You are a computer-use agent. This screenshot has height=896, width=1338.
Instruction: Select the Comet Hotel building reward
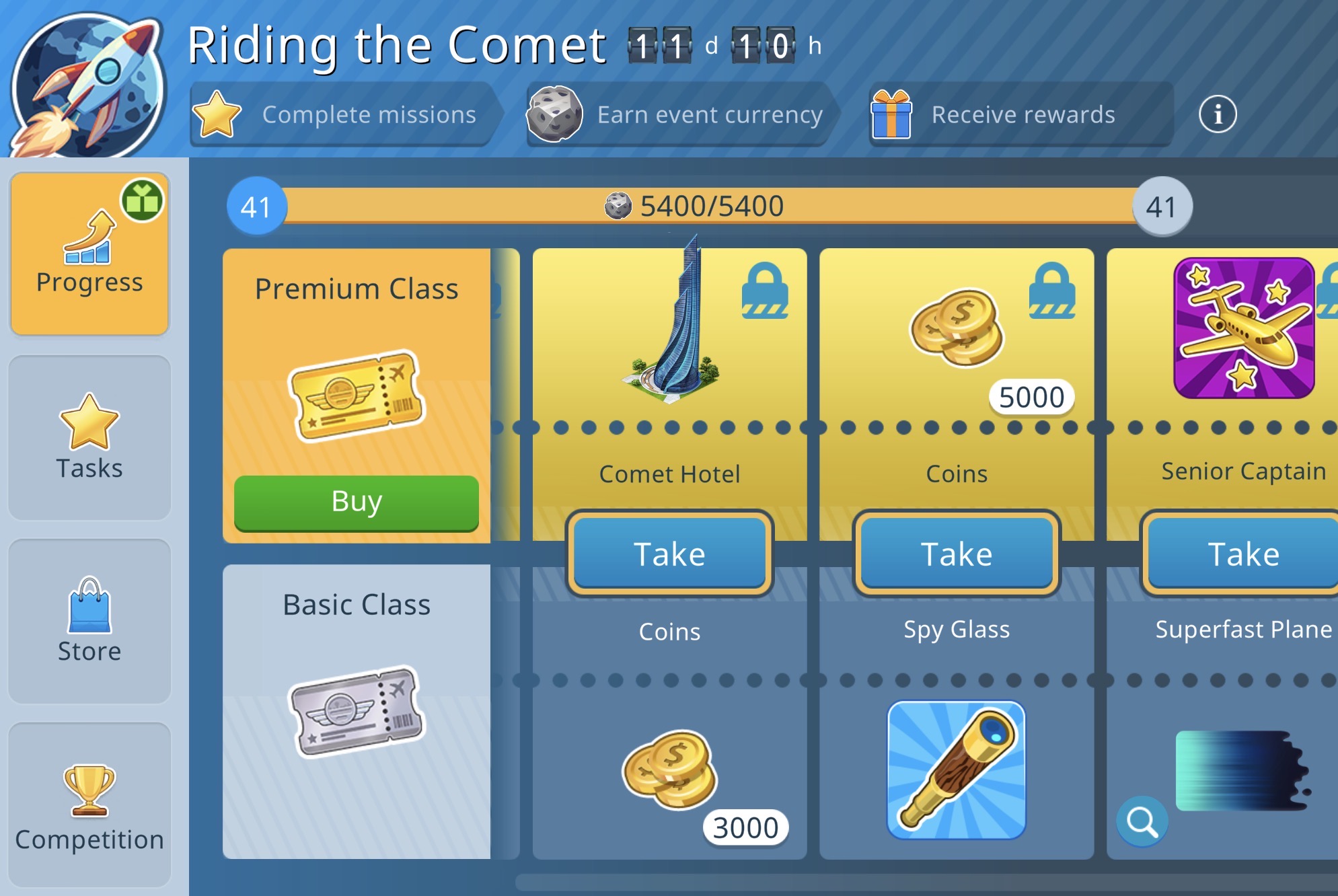tap(669, 323)
